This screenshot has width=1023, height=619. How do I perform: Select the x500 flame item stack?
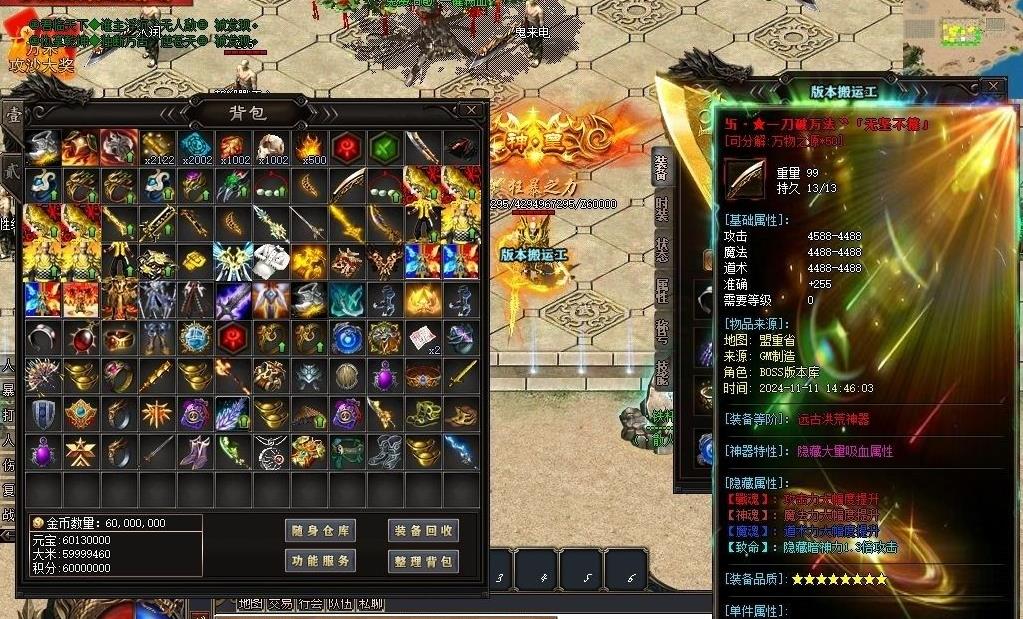(x=310, y=148)
